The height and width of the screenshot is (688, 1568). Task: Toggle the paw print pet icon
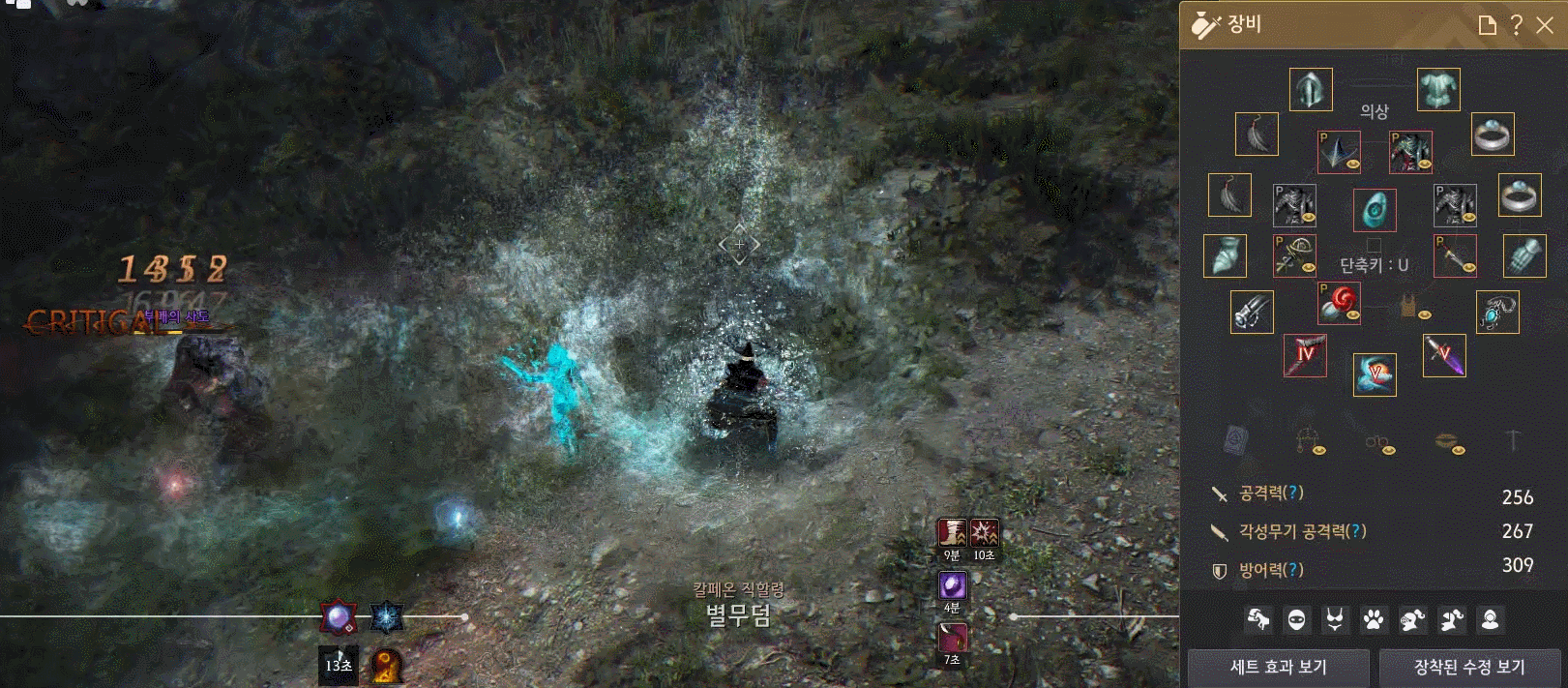point(1374,619)
